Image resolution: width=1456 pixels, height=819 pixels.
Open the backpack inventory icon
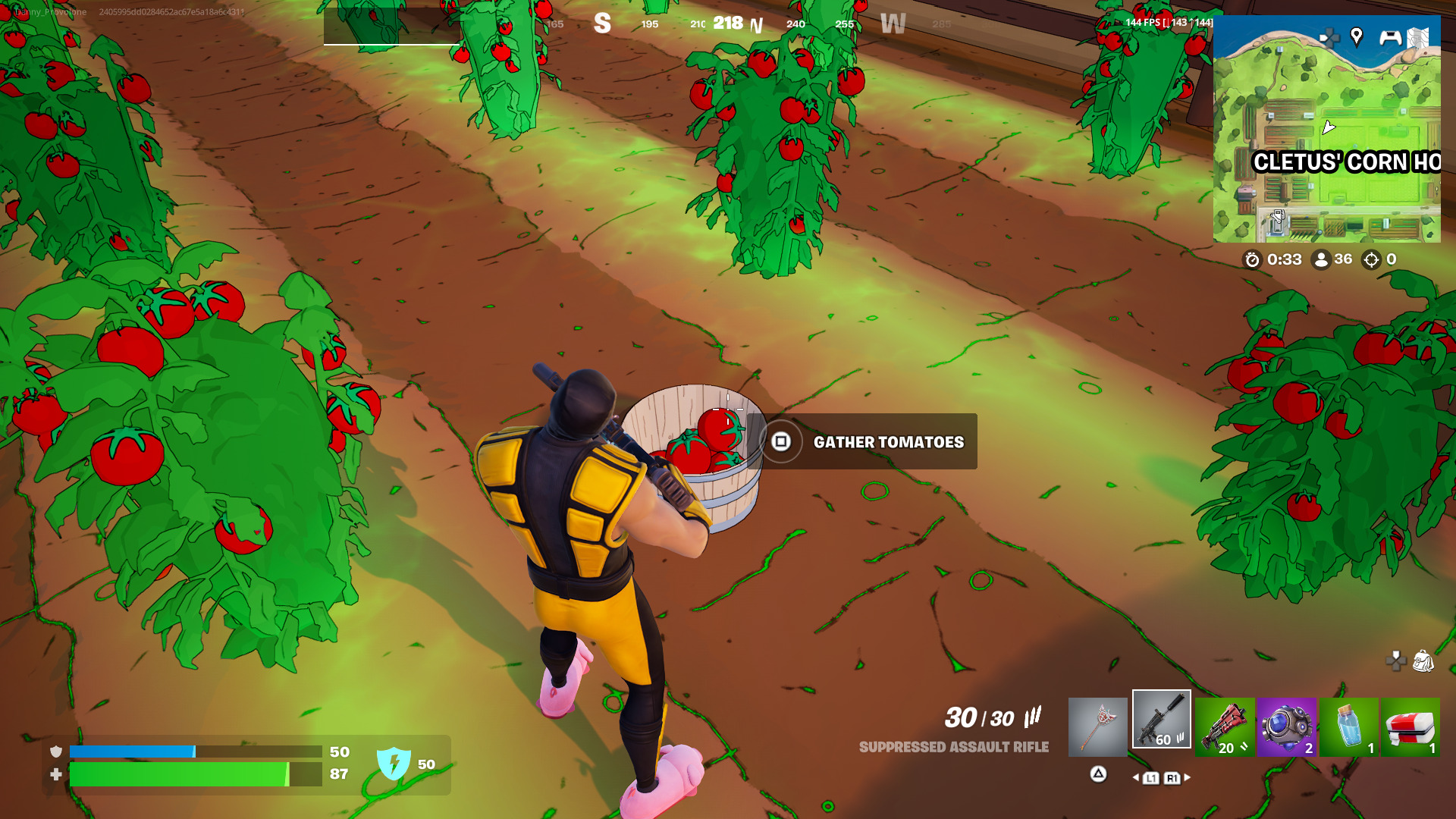[x=1423, y=661]
